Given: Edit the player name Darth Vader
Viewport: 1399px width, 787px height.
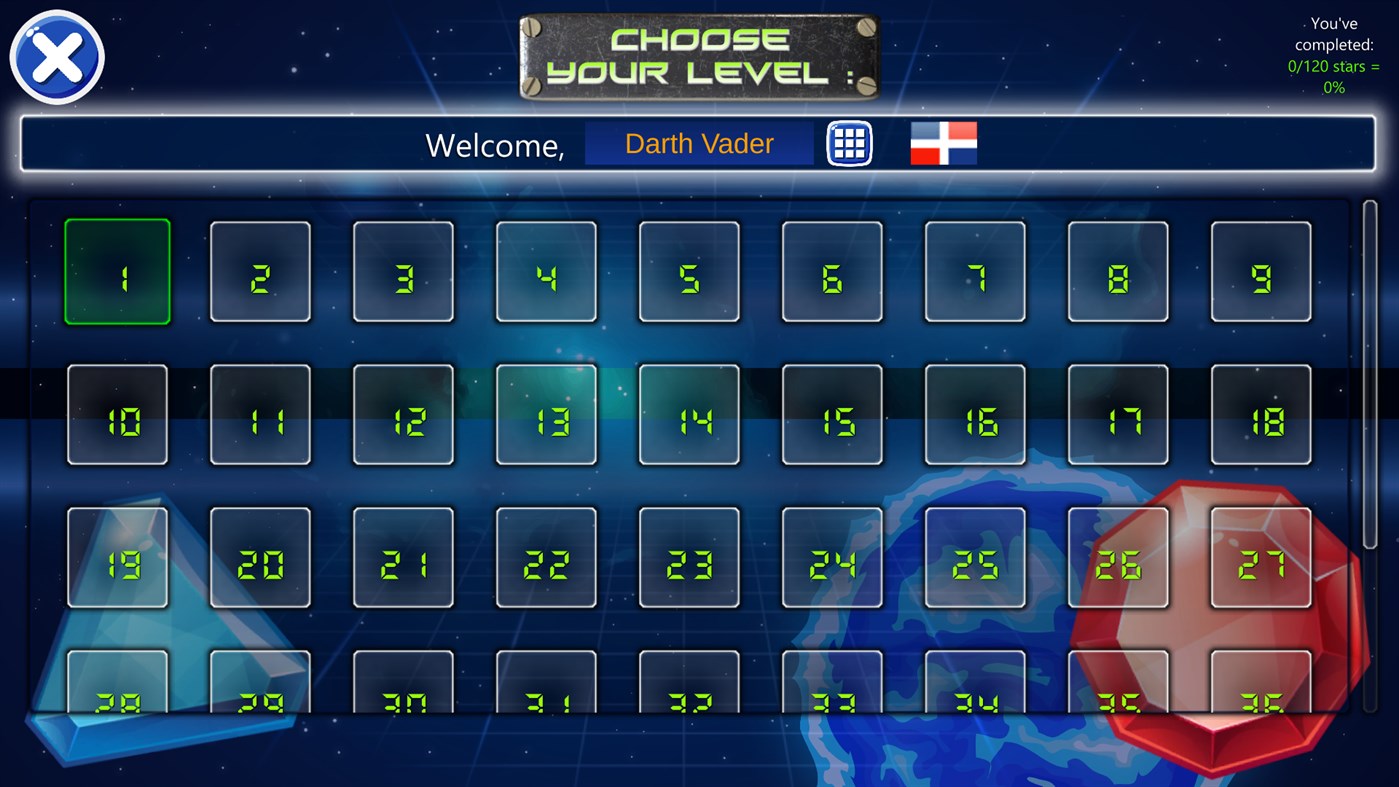Looking at the screenshot, I should (698, 143).
